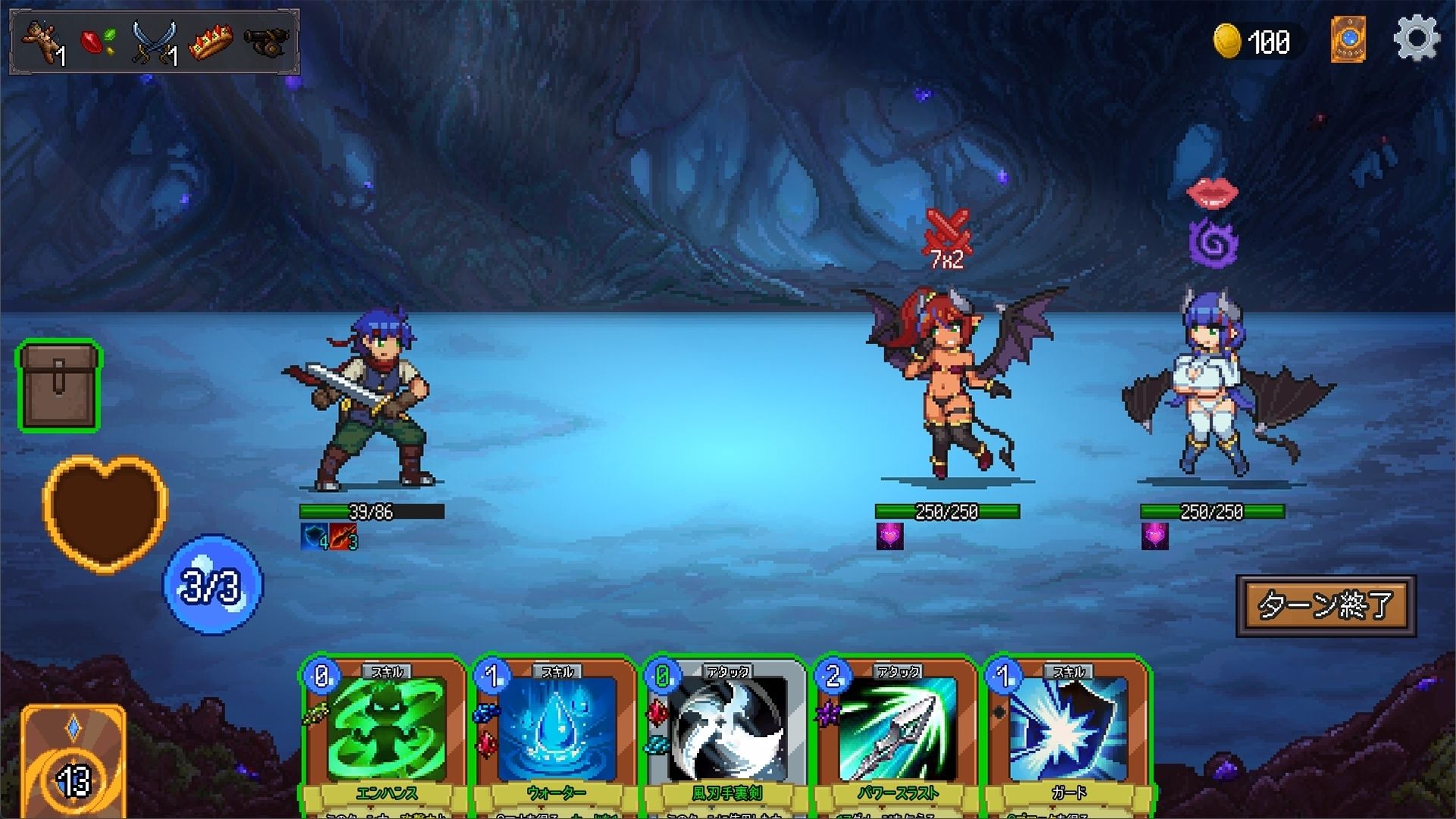The width and height of the screenshot is (1456, 819).
Task: Check the blue shield status under player
Action: pos(314,537)
